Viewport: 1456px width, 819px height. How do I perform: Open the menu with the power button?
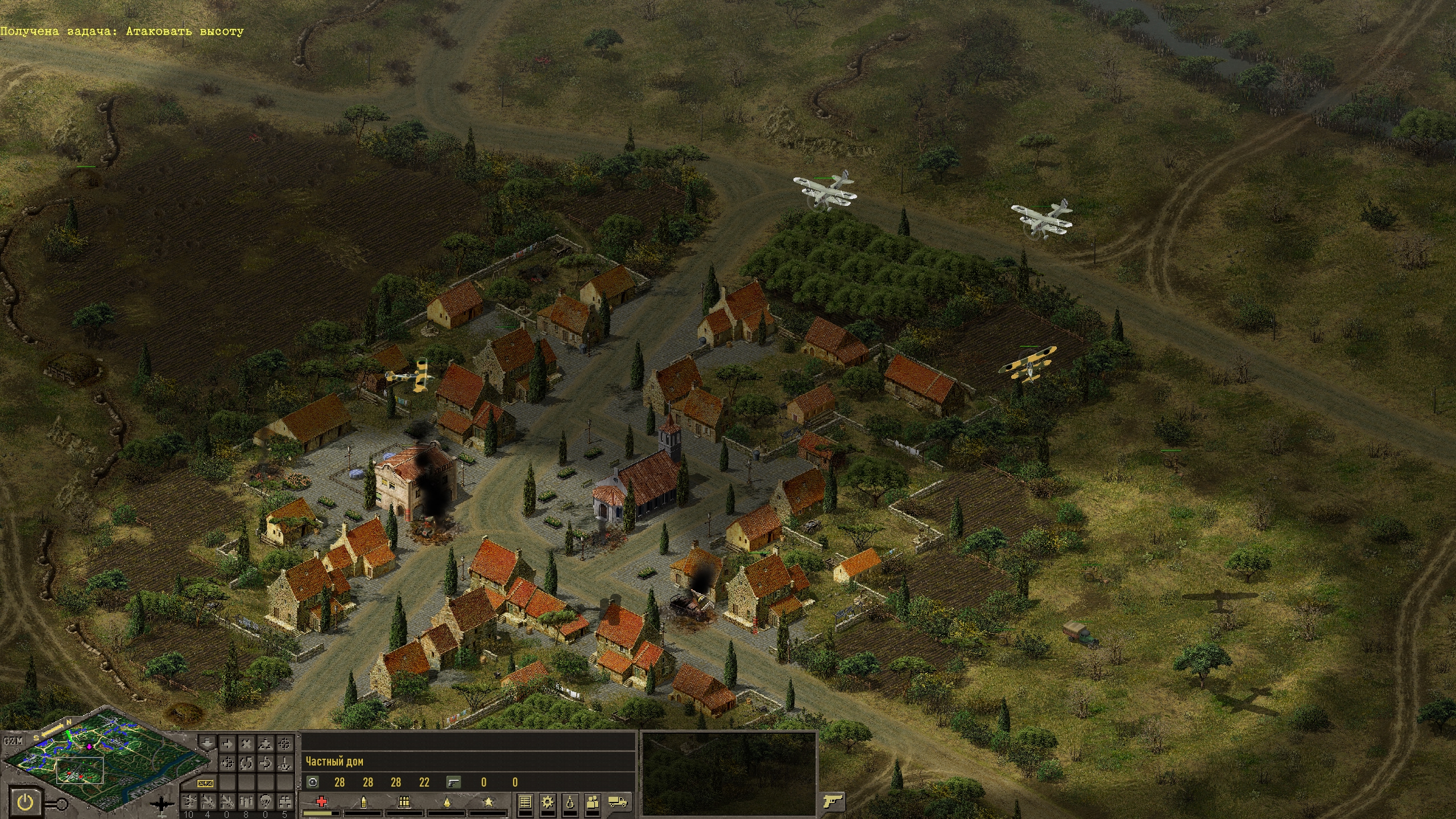[x=25, y=803]
